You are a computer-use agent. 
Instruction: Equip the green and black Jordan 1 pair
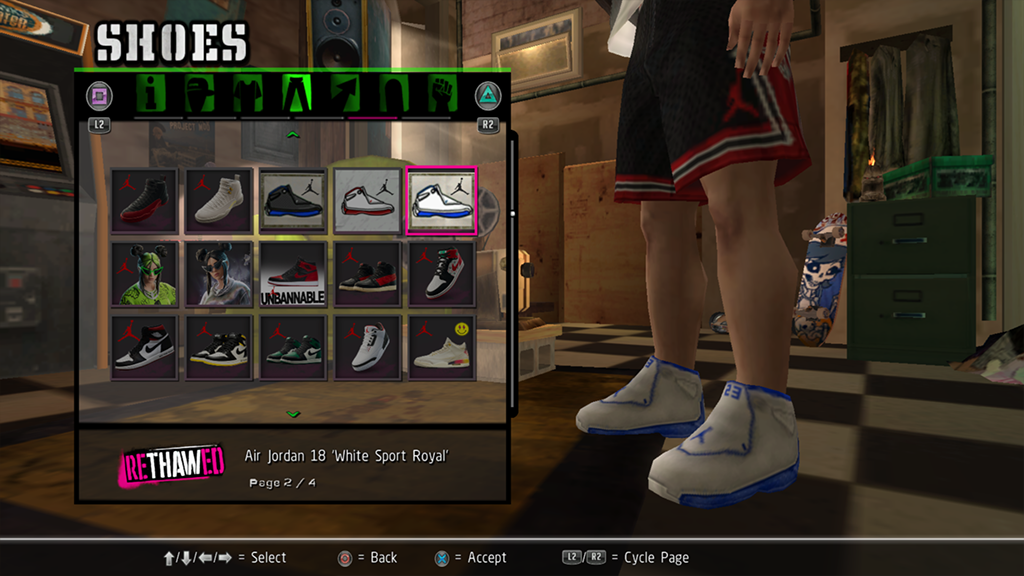coord(293,347)
